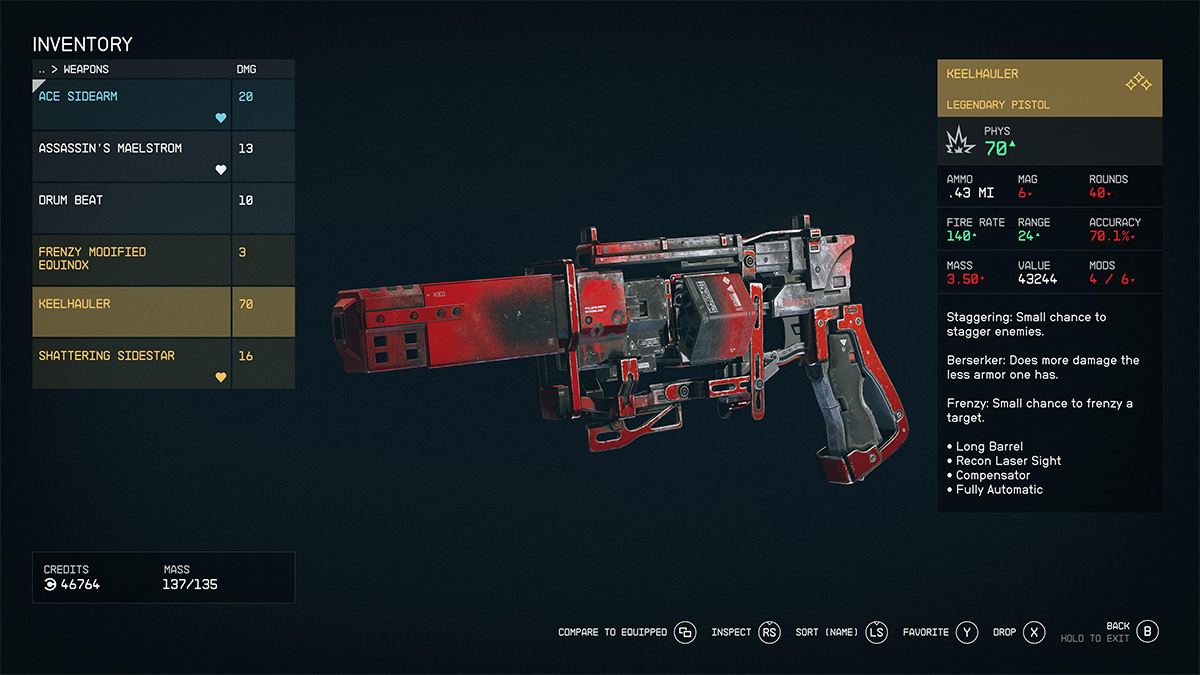Select the Keelhauler weapon row
Image resolution: width=1200 pixels, height=675 pixels.
pyautogui.click(x=132, y=311)
